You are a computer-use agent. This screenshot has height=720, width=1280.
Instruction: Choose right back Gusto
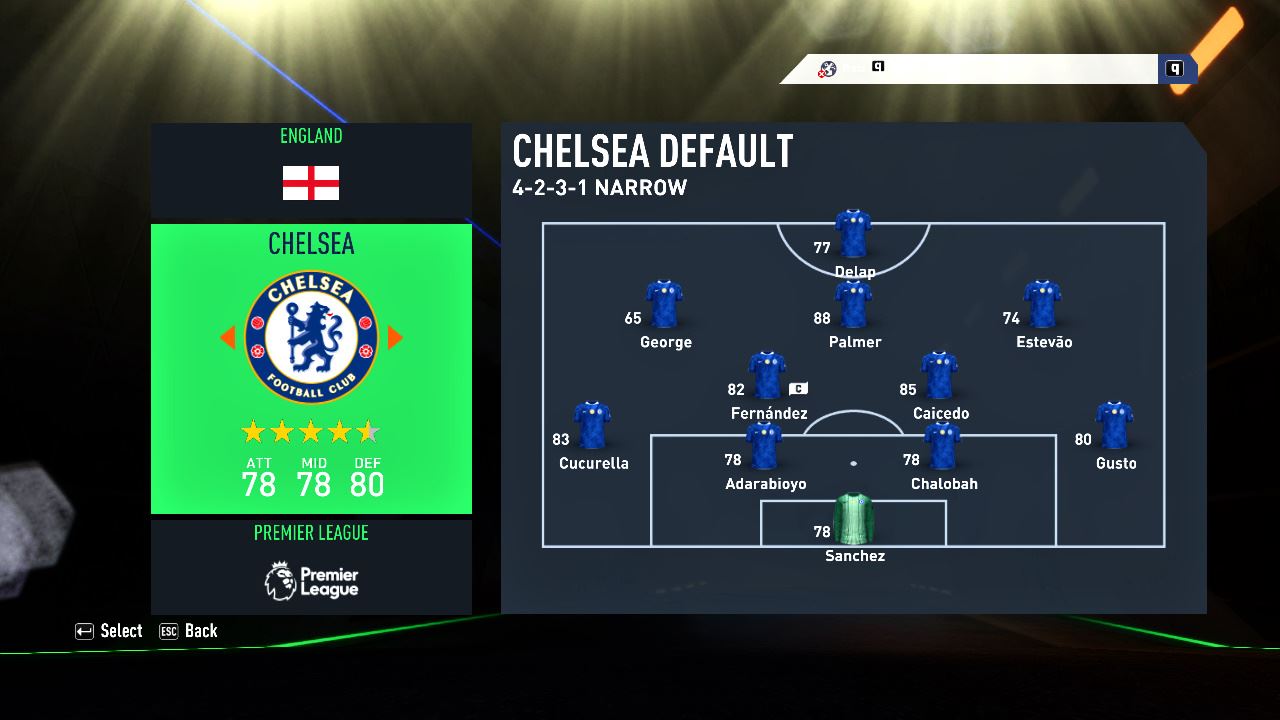point(1114,427)
